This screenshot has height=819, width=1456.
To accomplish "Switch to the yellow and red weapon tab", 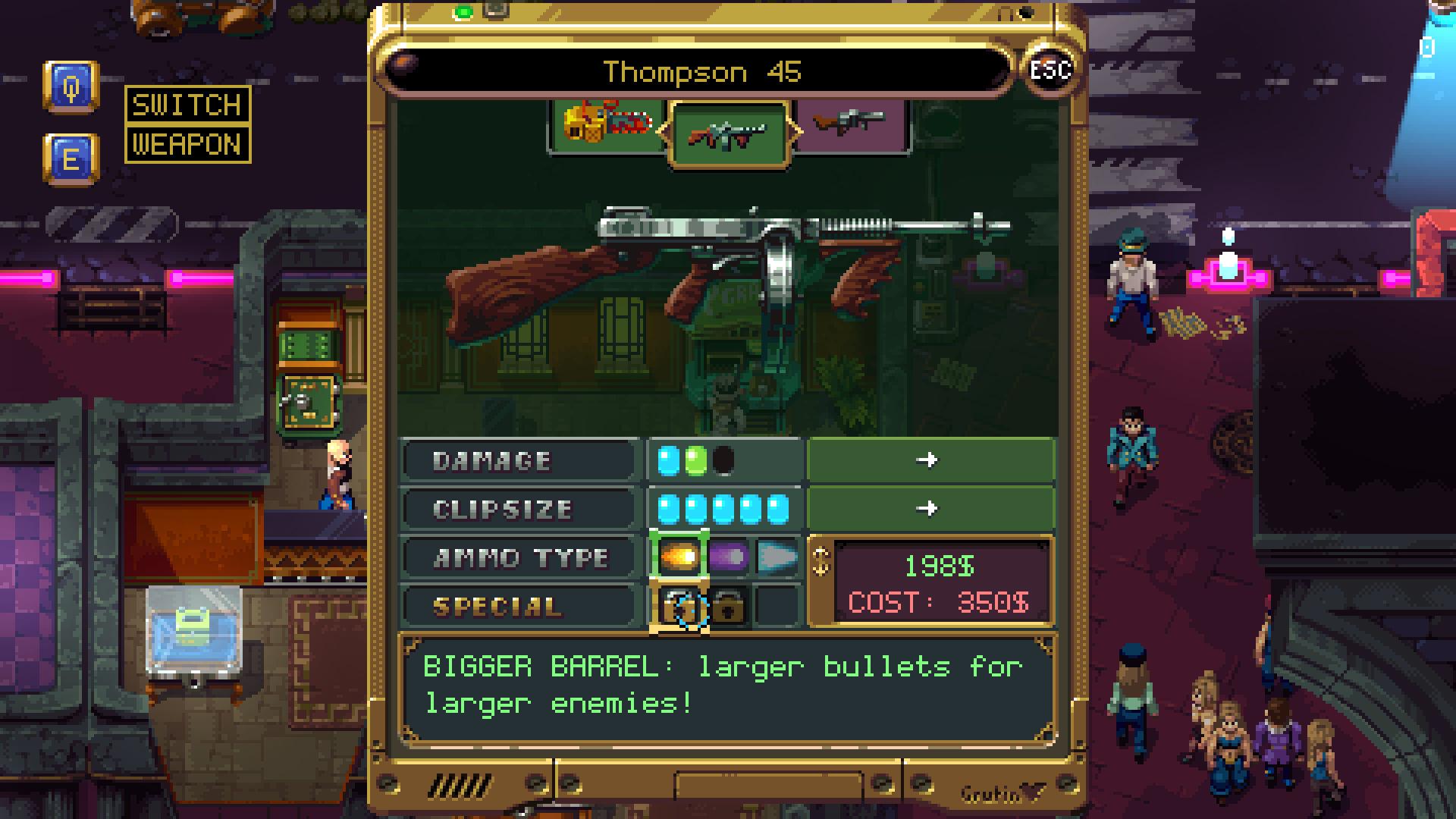I will pos(607,124).
